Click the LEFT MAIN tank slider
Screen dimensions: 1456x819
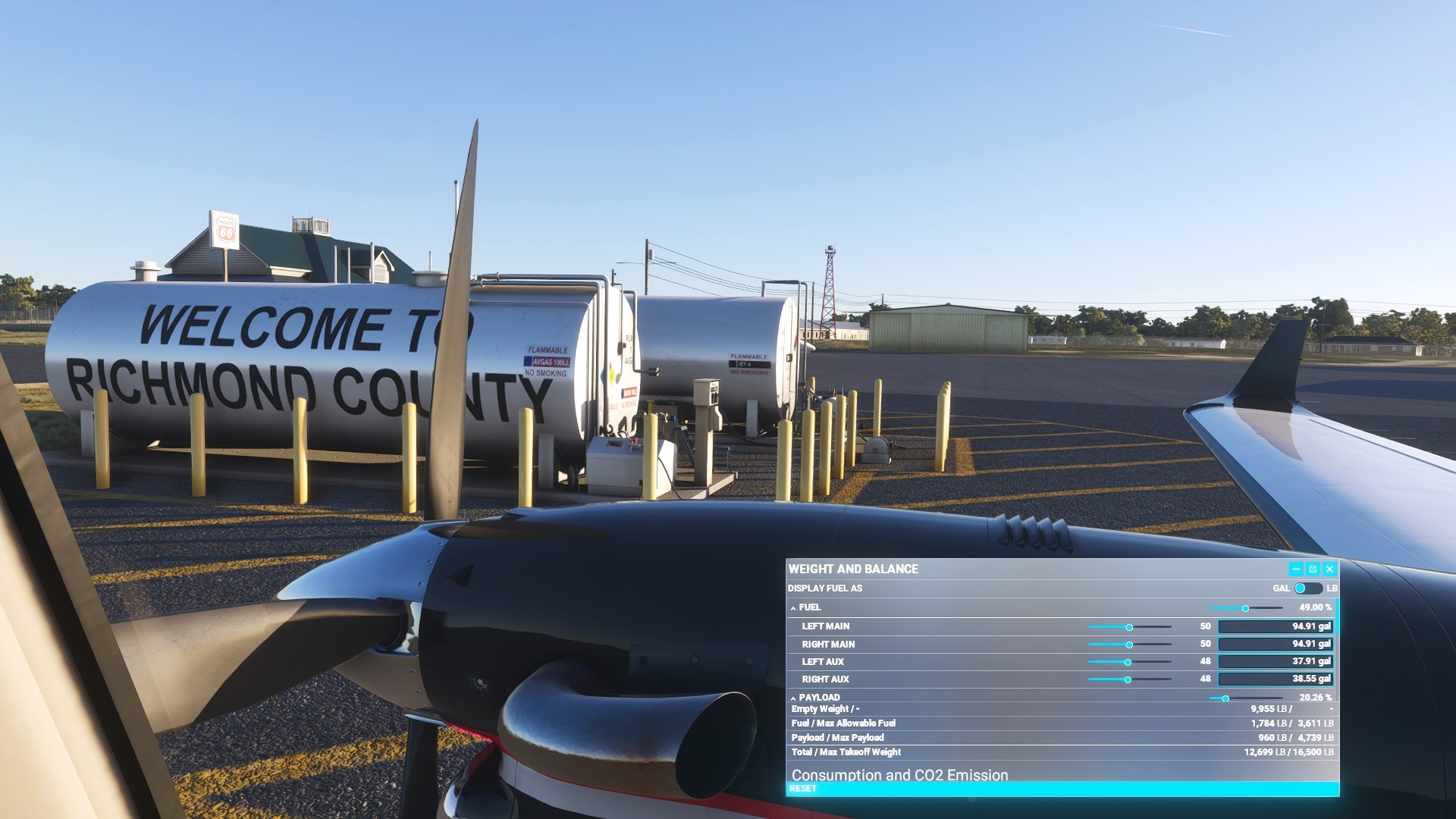coord(1129,627)
